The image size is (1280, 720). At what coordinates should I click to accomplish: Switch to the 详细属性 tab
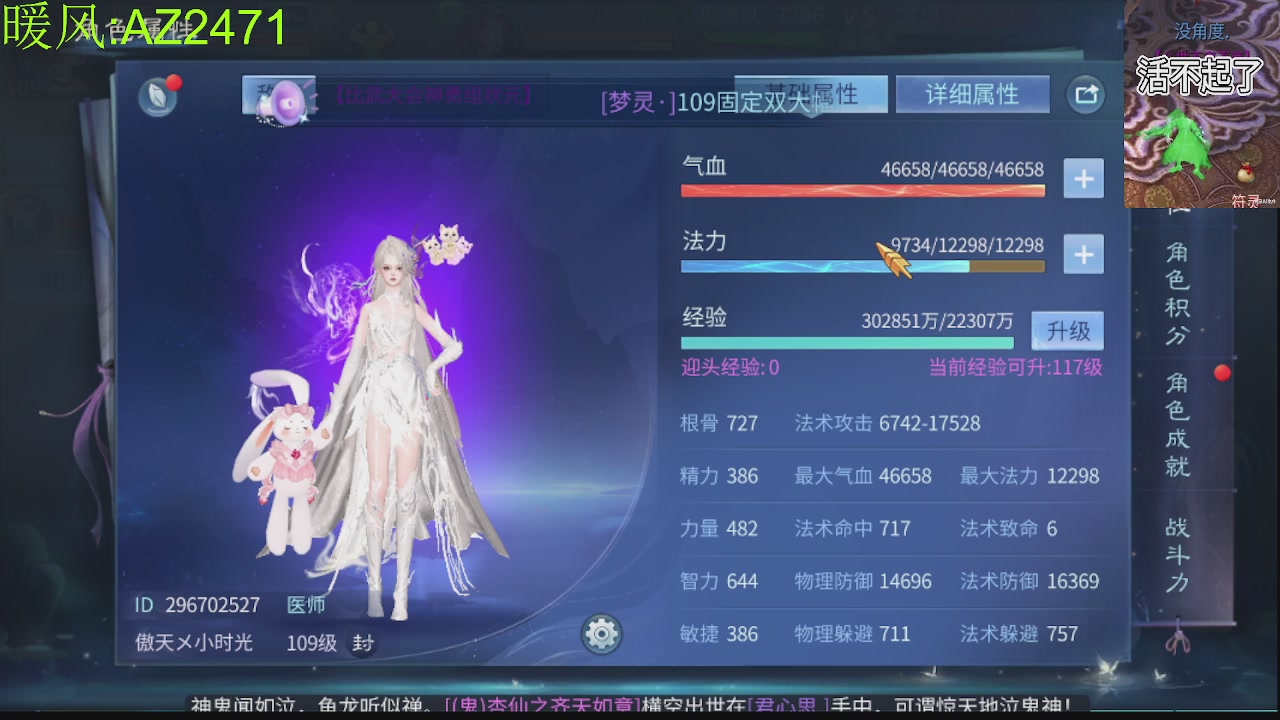[971, 93]
